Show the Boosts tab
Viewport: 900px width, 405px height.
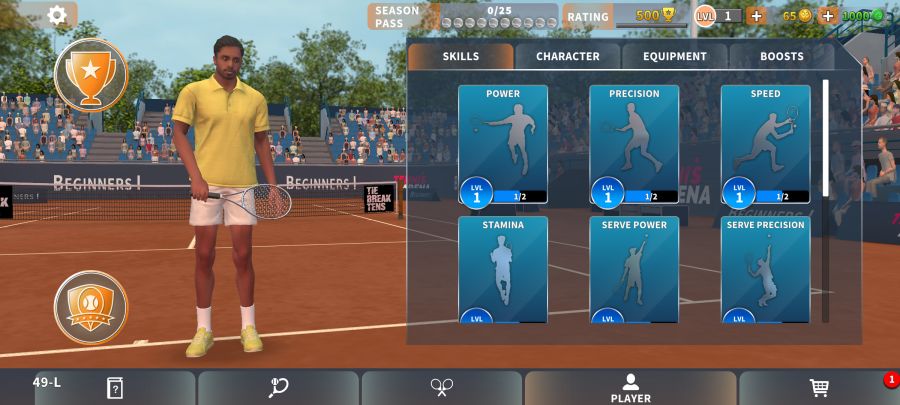781,57
